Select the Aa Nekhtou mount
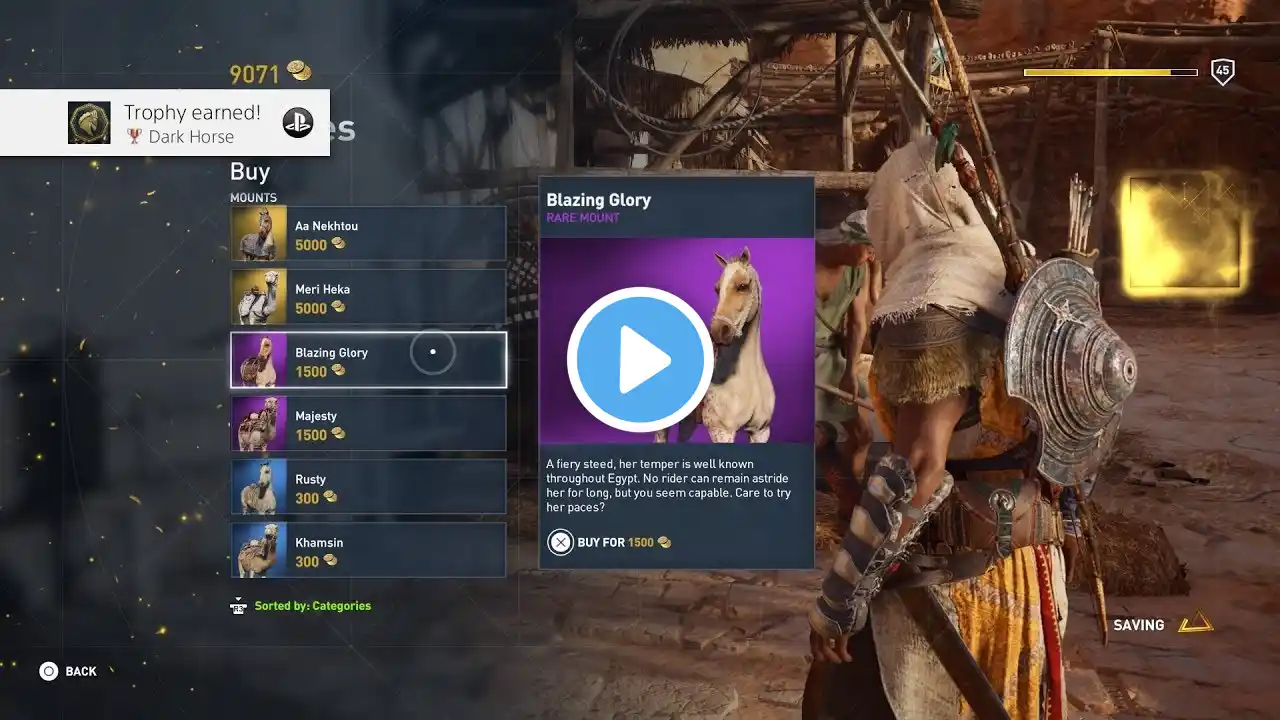 368,234
